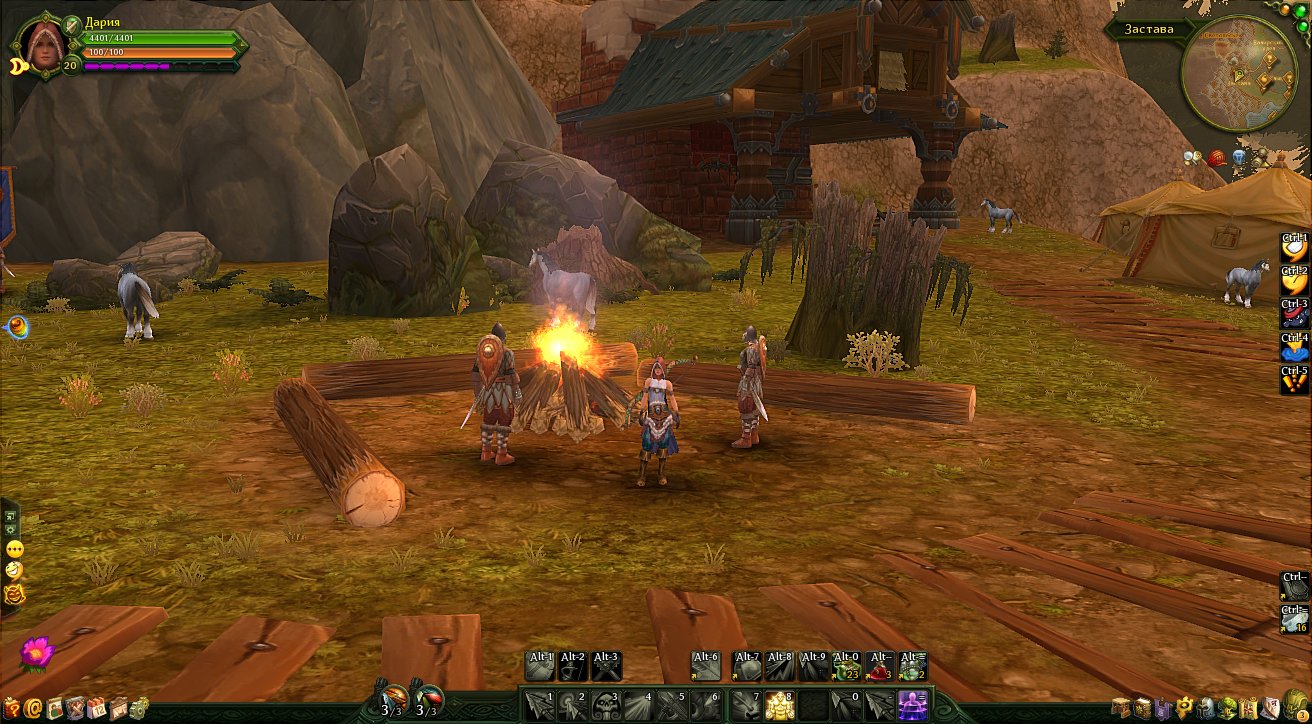The width and height of the screenshot is (1312, 724).
Task: Open mail with the @ icon
Action: point(34,709)
